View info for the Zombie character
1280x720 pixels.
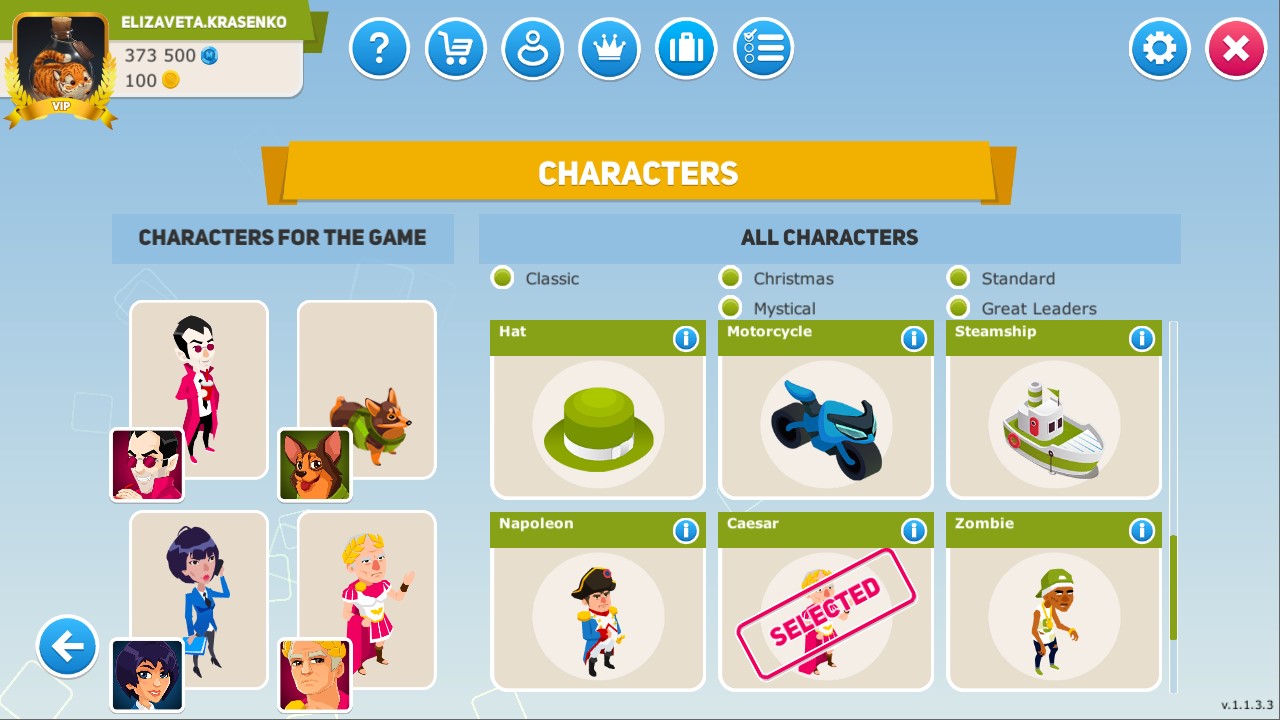(x=1142, y=531)
